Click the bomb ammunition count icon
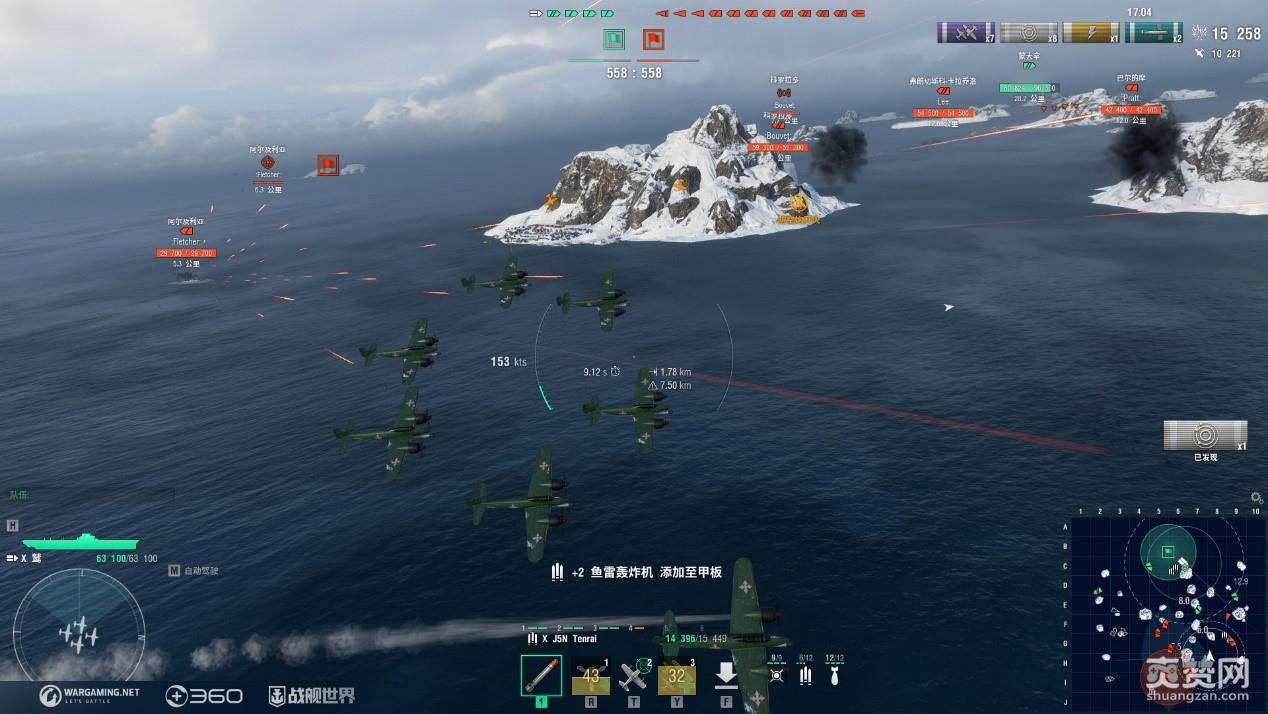The image size is (1268, 714). click(x=834, y=674)
